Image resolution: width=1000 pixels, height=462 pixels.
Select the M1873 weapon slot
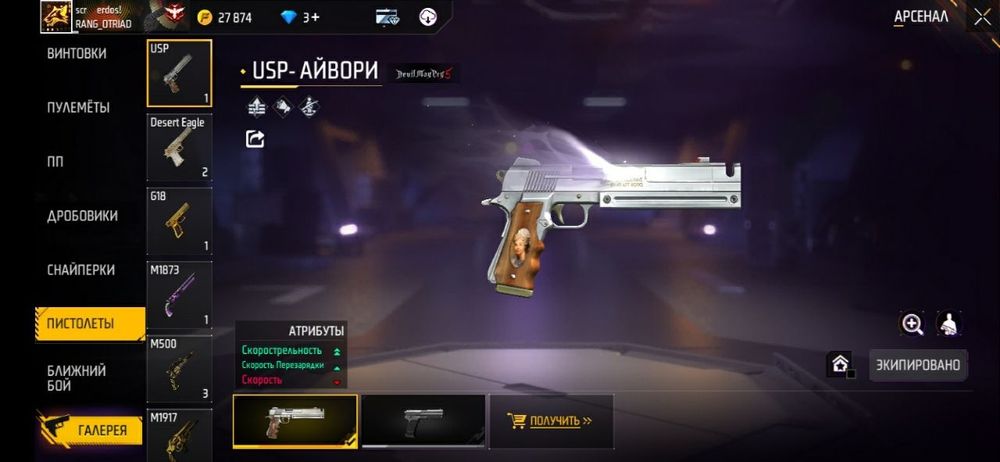[179, 295]
